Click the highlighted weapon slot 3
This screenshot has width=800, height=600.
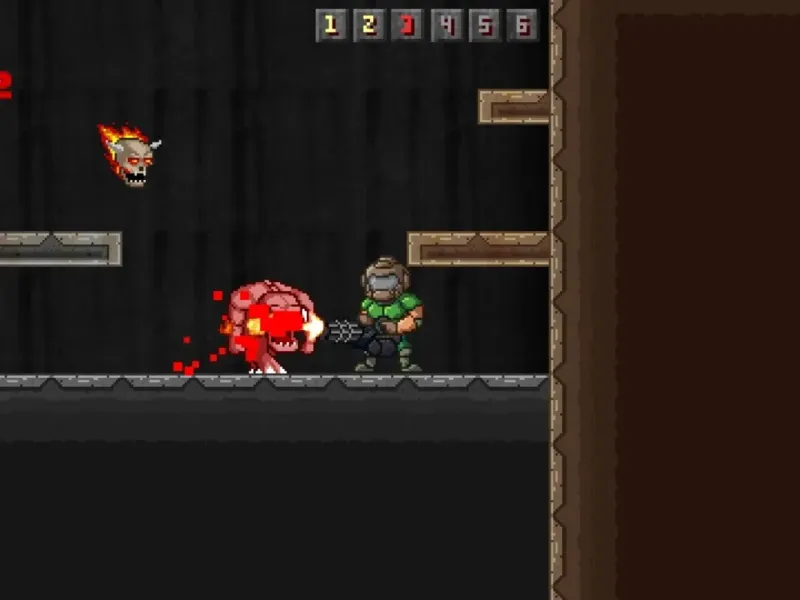point(407,25)
